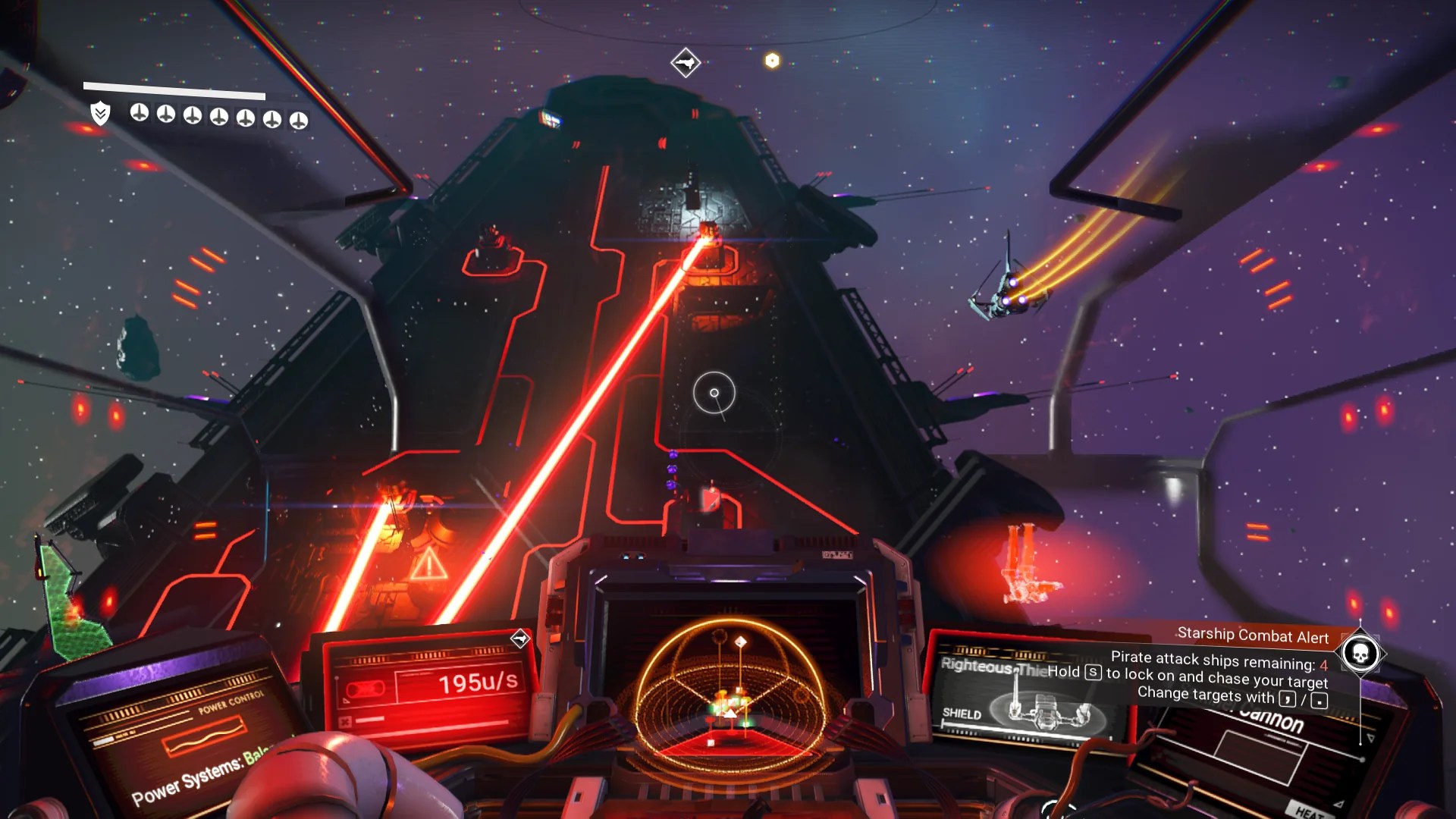Select the diamond starship target marker
1456x819 pixels.
(x=686, y=62)
